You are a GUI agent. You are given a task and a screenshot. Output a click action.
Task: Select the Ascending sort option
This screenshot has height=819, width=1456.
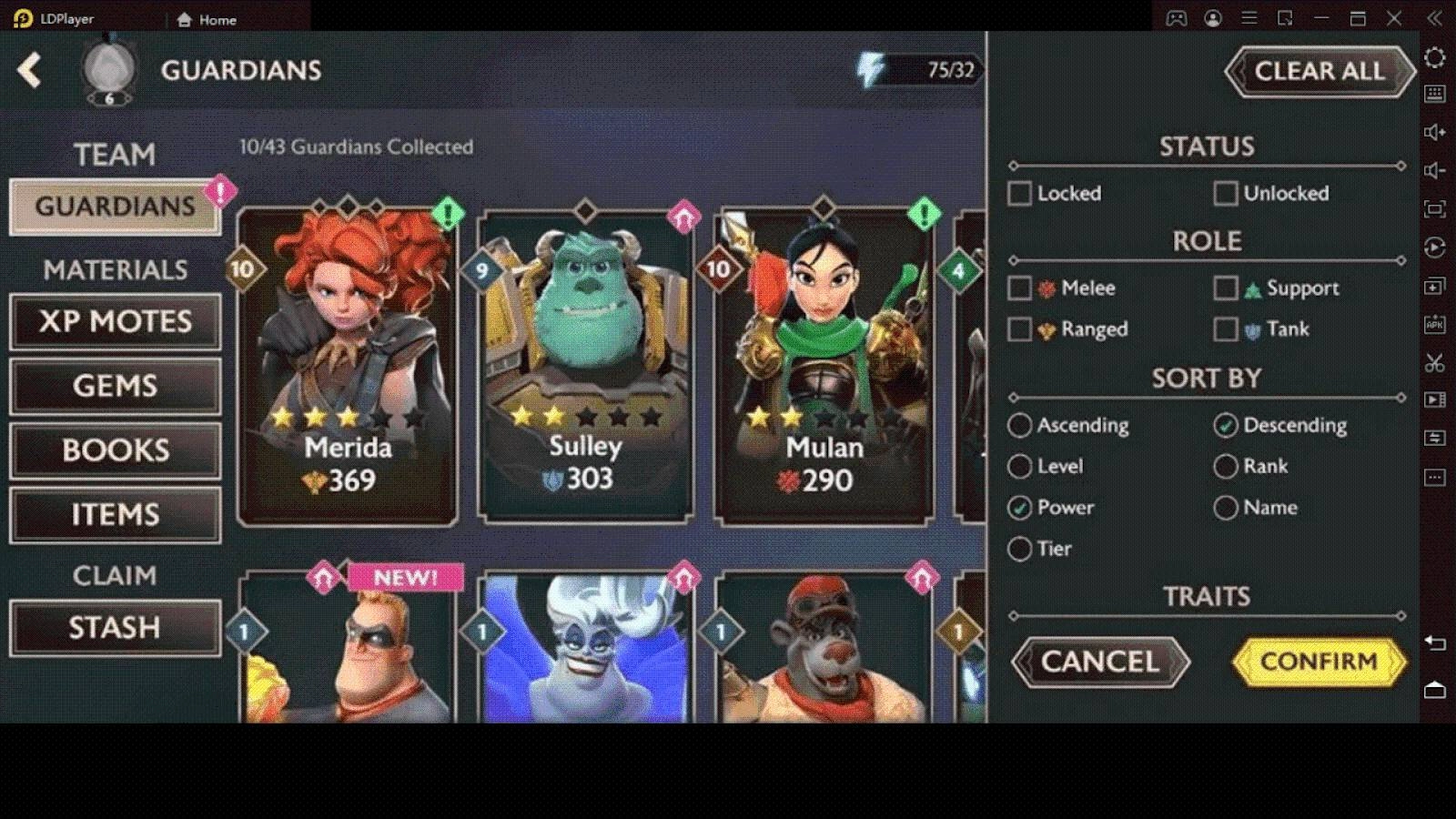tap(1020, 425)
